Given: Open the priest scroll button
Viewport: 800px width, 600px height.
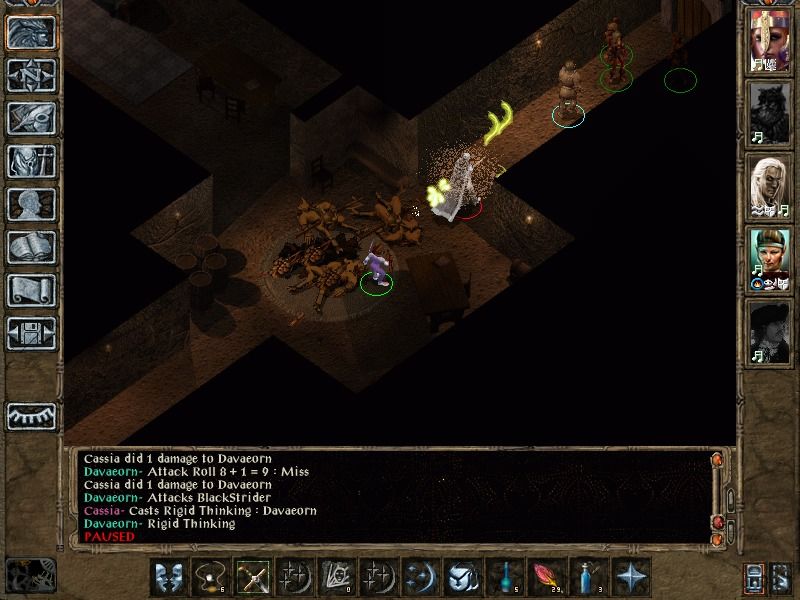Looking at the screenshot, I should [30, 290].
